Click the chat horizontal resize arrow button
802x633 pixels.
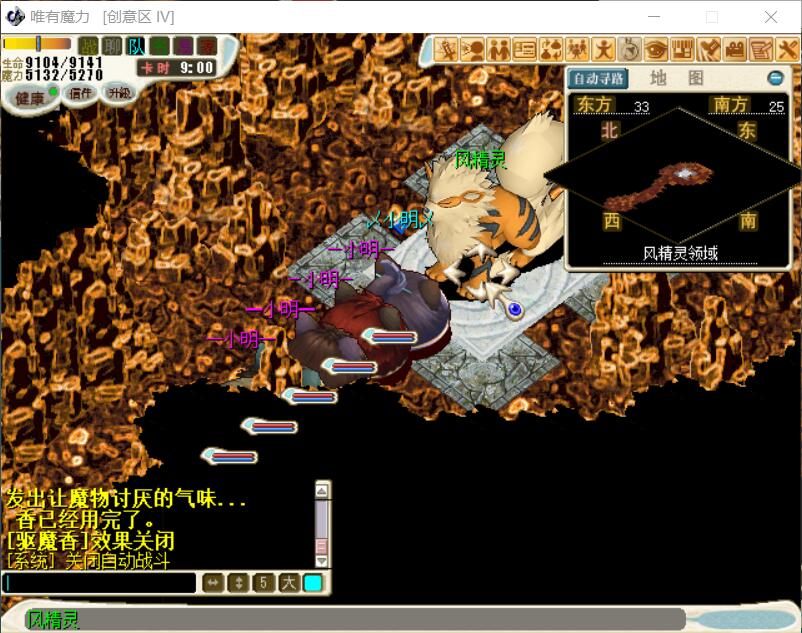(213, 583)
